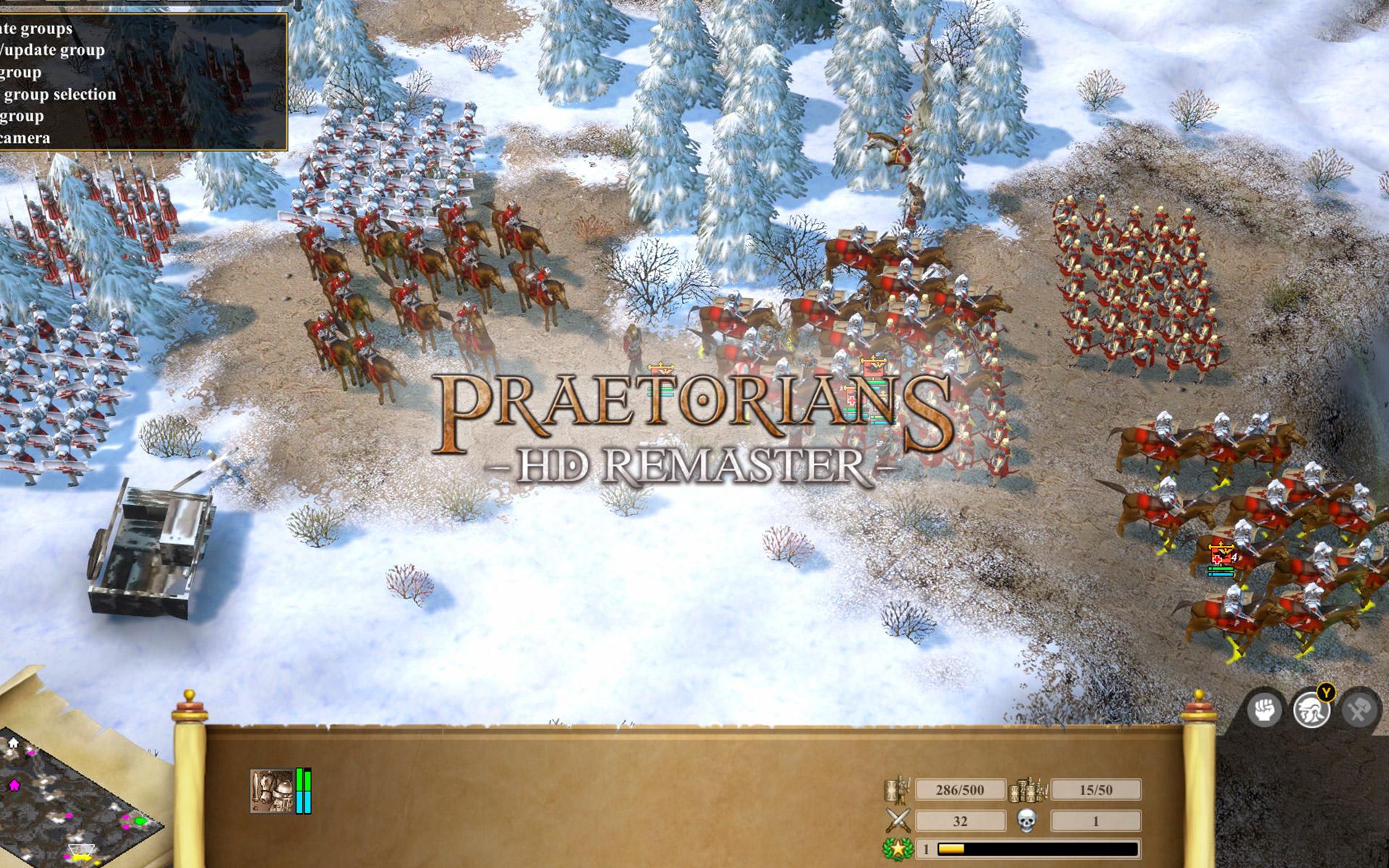
Task: Select the cavalry unit portrait
Action: click(x=272, y=791)
